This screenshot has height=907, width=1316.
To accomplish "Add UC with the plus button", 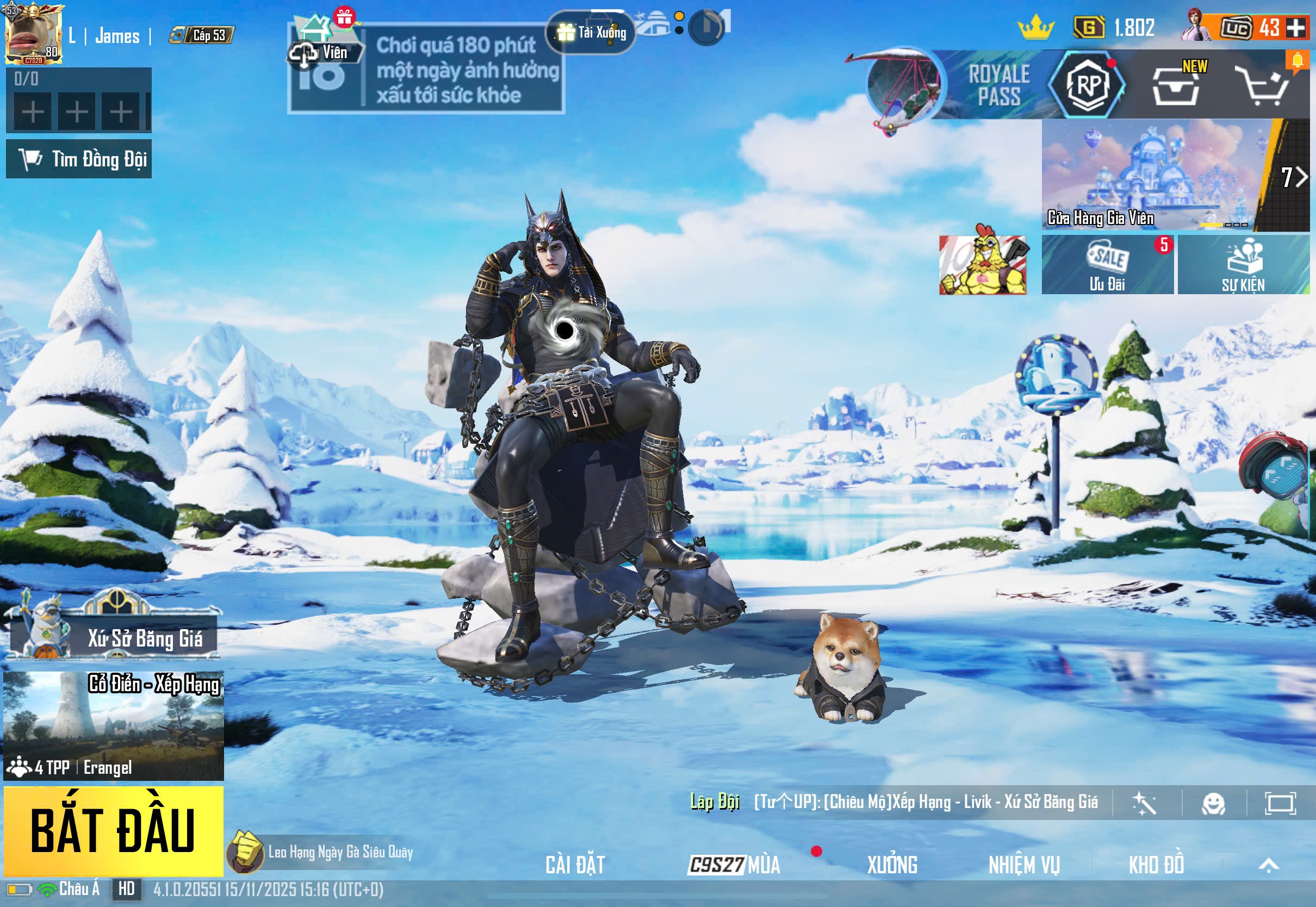I will pyautogui.click(x=1296, y=27).
